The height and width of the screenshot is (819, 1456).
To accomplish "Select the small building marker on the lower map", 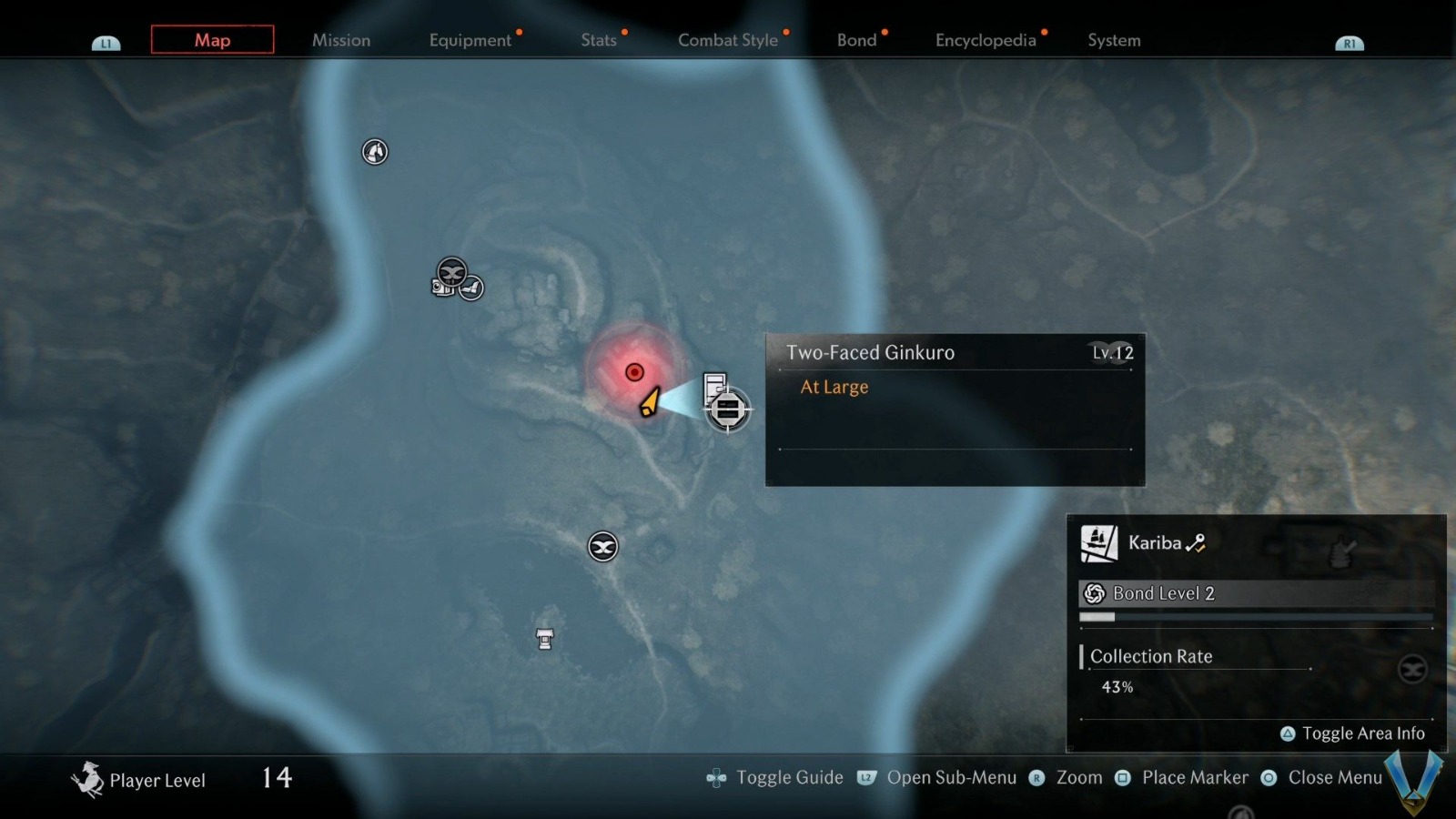I will pos(543,639).
